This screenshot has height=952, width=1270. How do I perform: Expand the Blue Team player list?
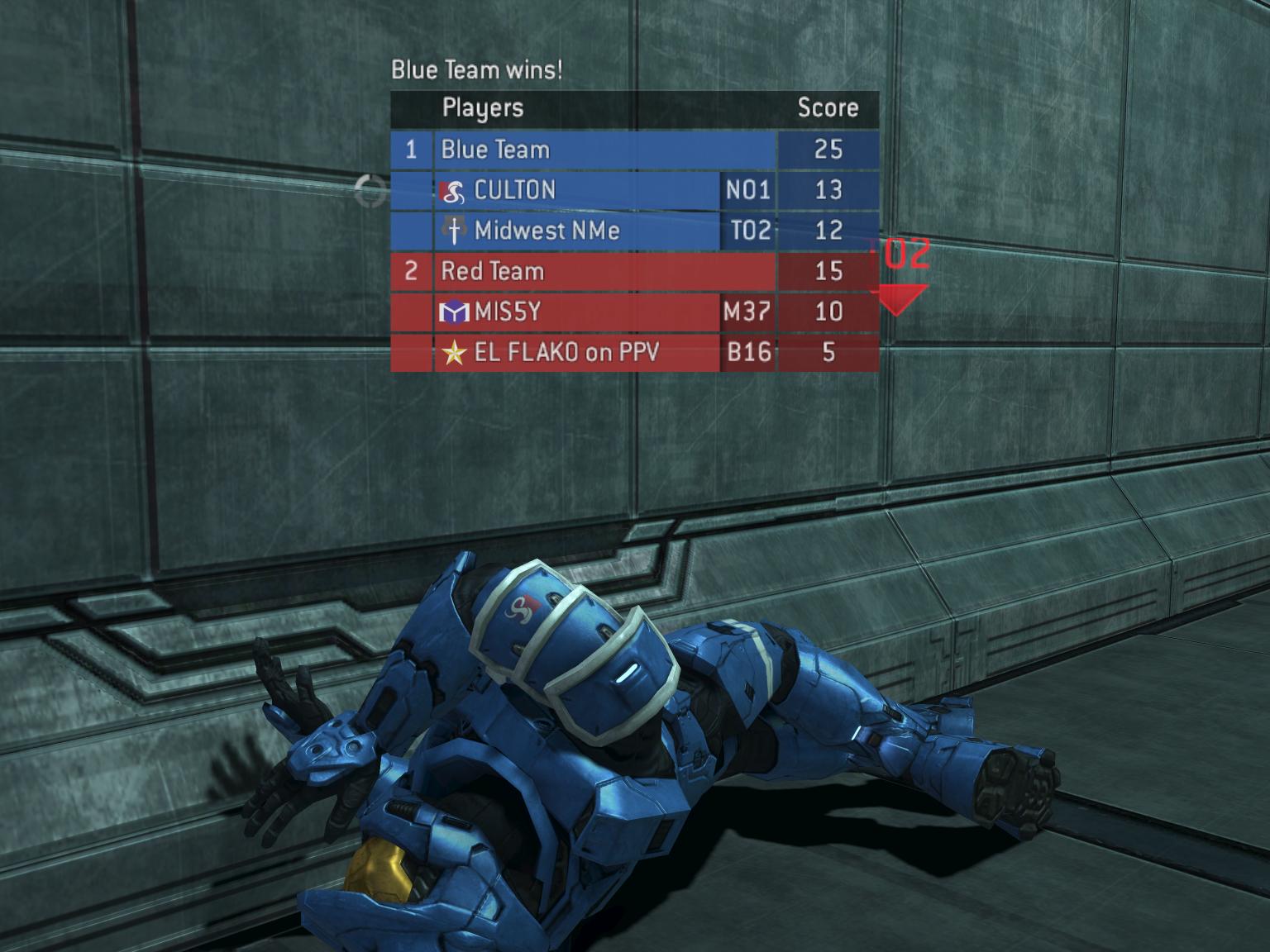[x=496, y=150]
